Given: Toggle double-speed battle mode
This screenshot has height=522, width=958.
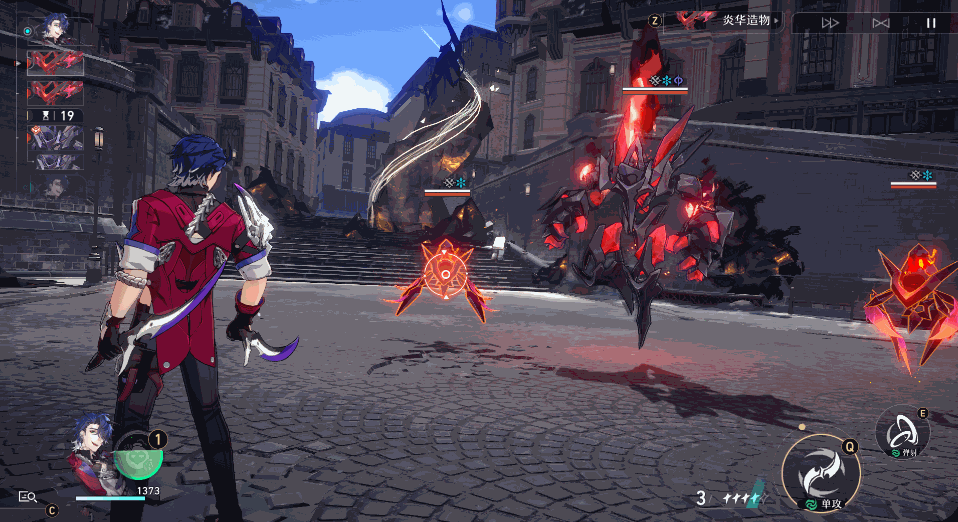Looking at the screenshot, I should [x=830, y=22].
